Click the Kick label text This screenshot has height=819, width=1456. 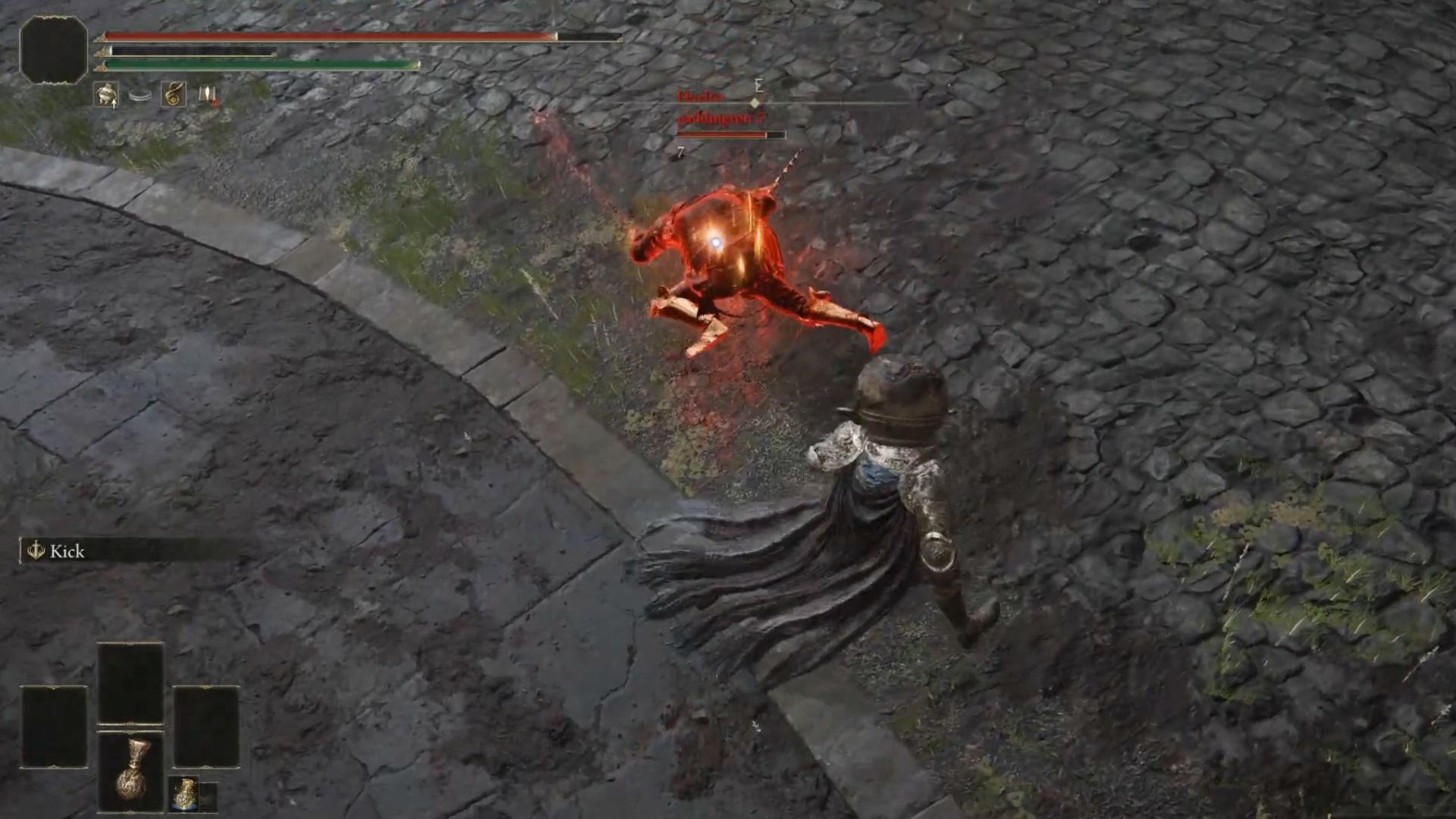(67, 551)
